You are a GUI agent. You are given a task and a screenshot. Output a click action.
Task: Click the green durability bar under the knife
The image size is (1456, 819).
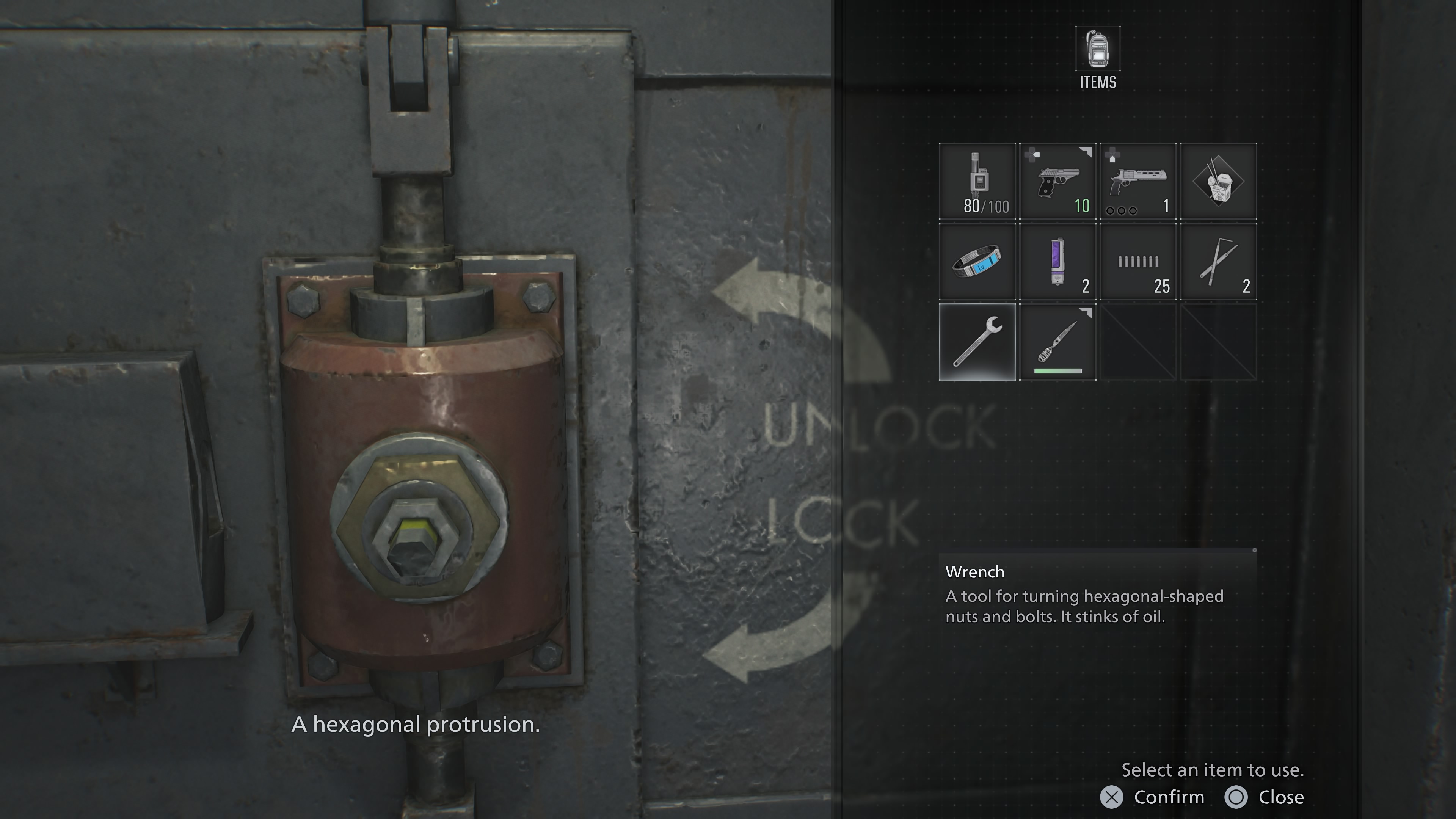(1057, 372)
